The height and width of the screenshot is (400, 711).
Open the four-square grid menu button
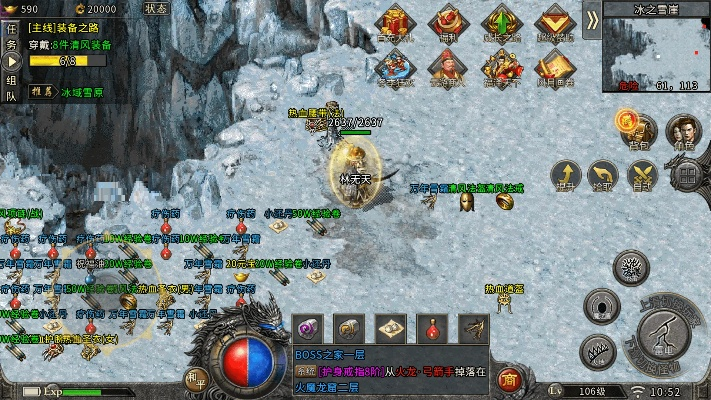point(687,175)
